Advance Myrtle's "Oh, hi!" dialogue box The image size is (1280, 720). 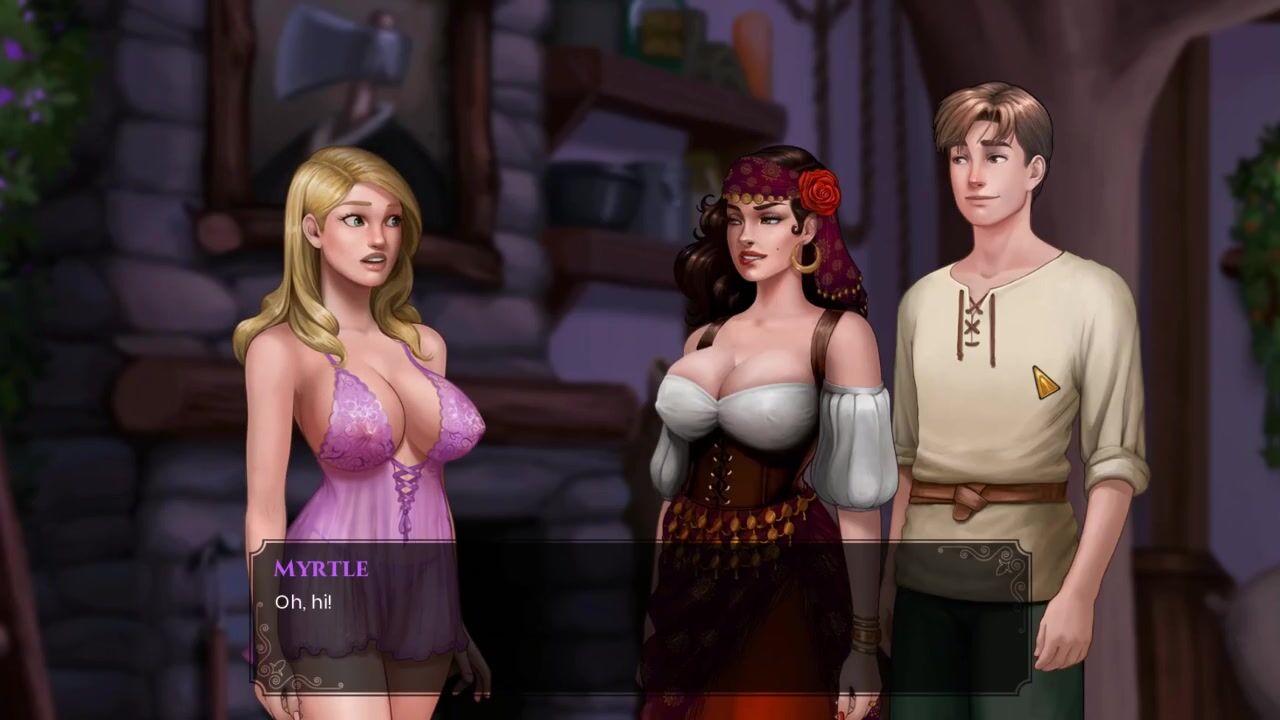click(640, 612)
